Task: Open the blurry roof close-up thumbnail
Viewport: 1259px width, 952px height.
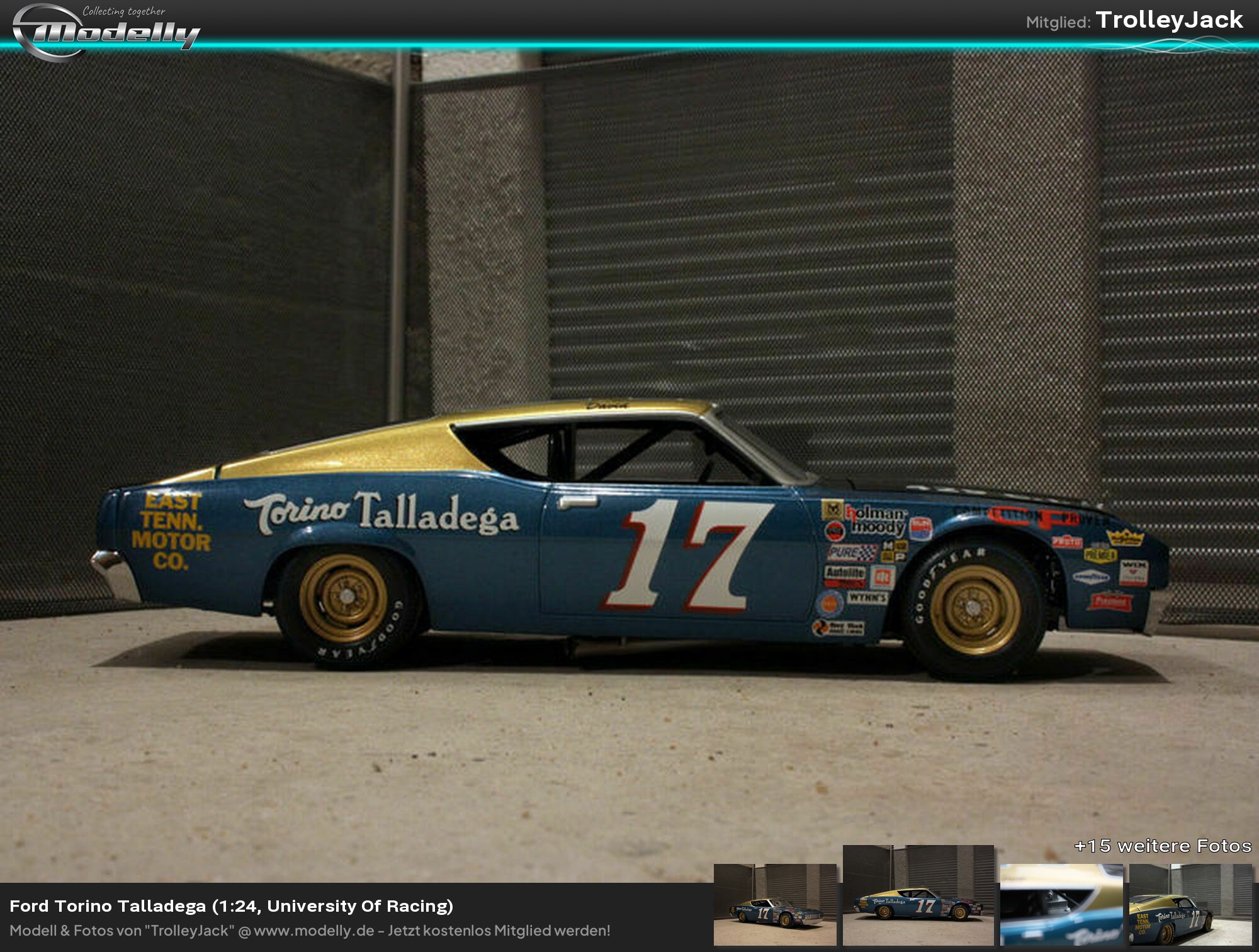Action: pyautogui.click(x=1061, y=905)
